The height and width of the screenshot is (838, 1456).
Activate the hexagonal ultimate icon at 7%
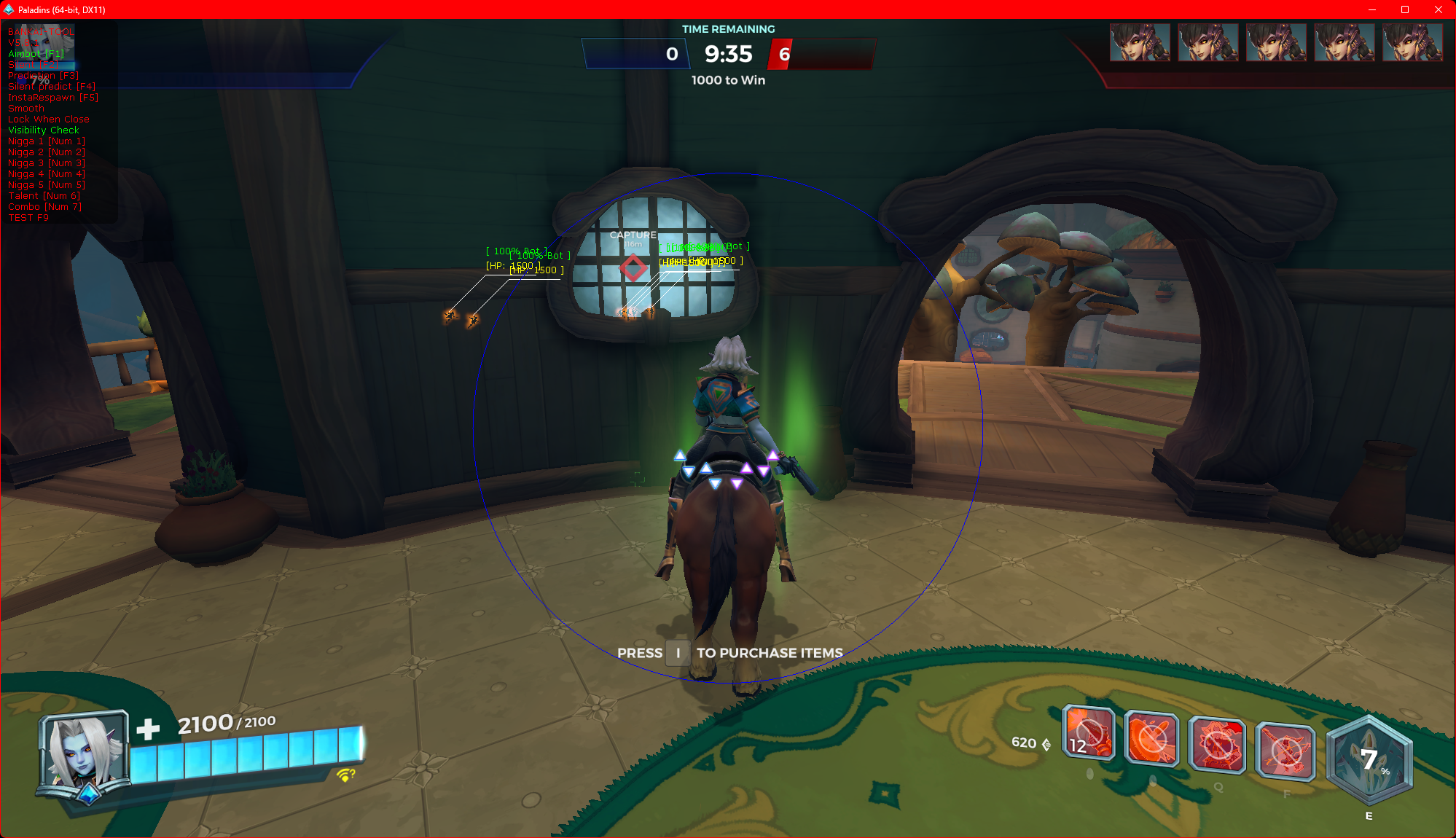tap(1369, 760)
